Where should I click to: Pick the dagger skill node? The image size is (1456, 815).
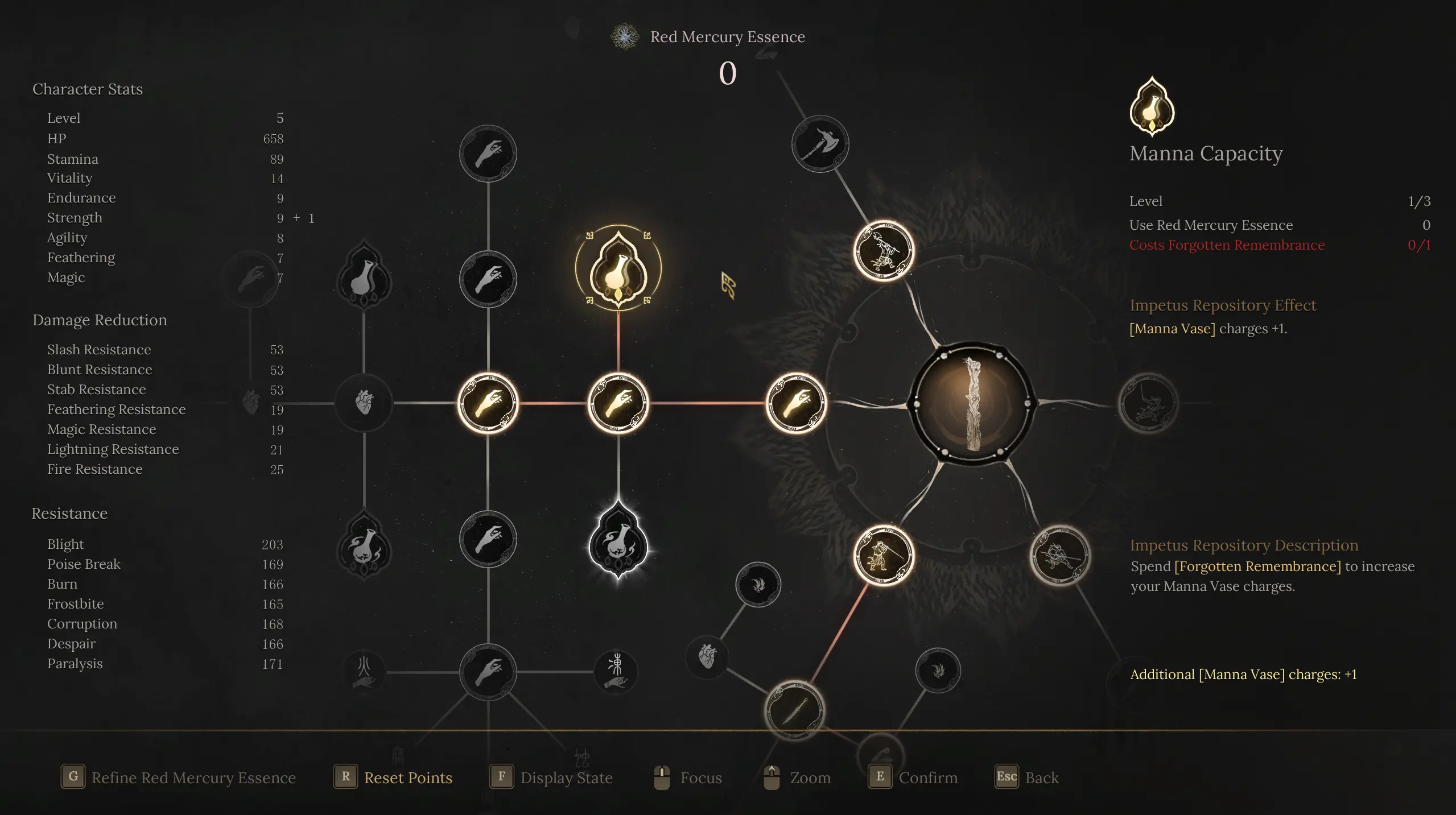[x=795, y=710]
